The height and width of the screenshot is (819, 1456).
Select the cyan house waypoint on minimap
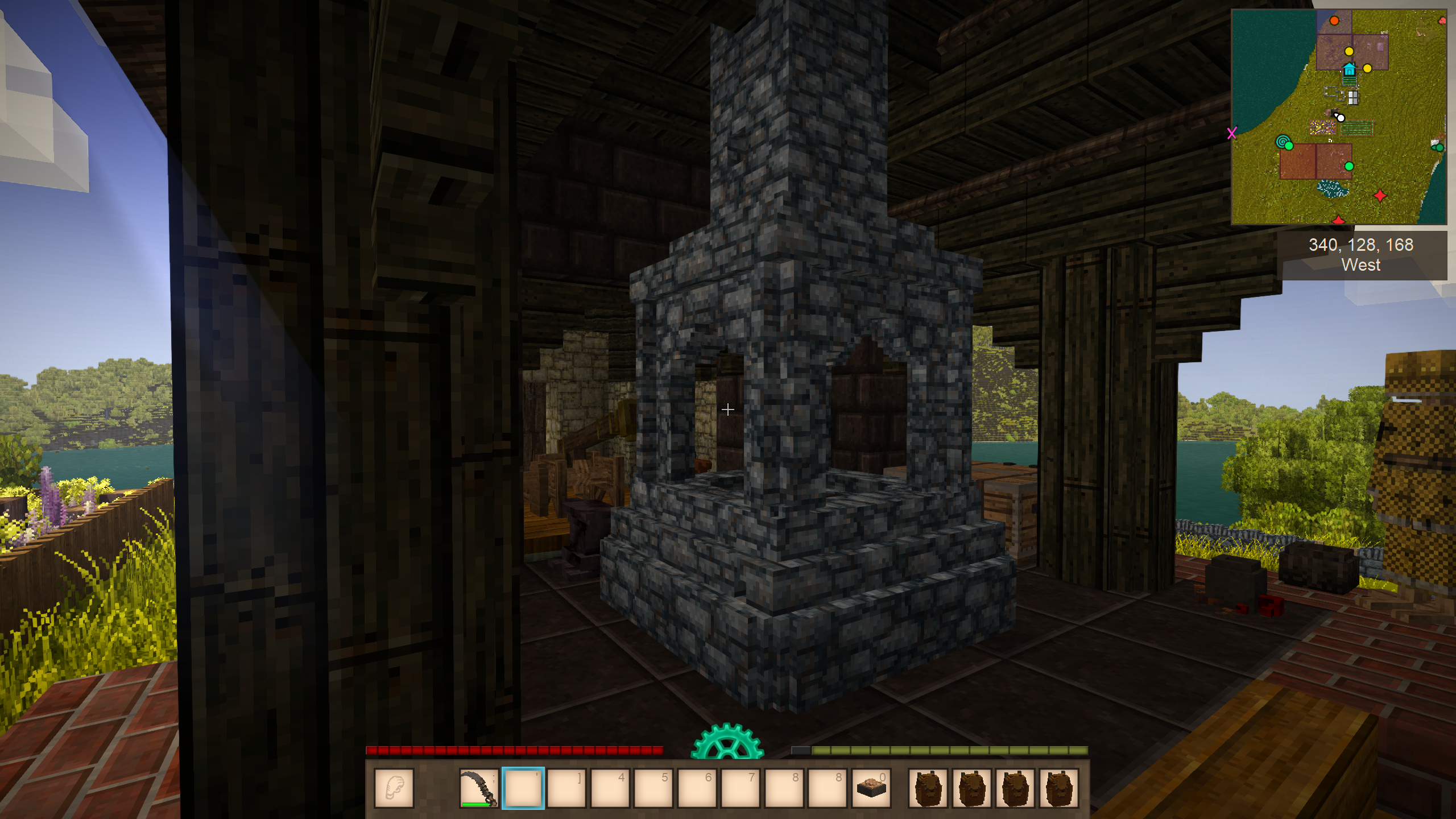pyautogui.click(x=1349, y=70)
